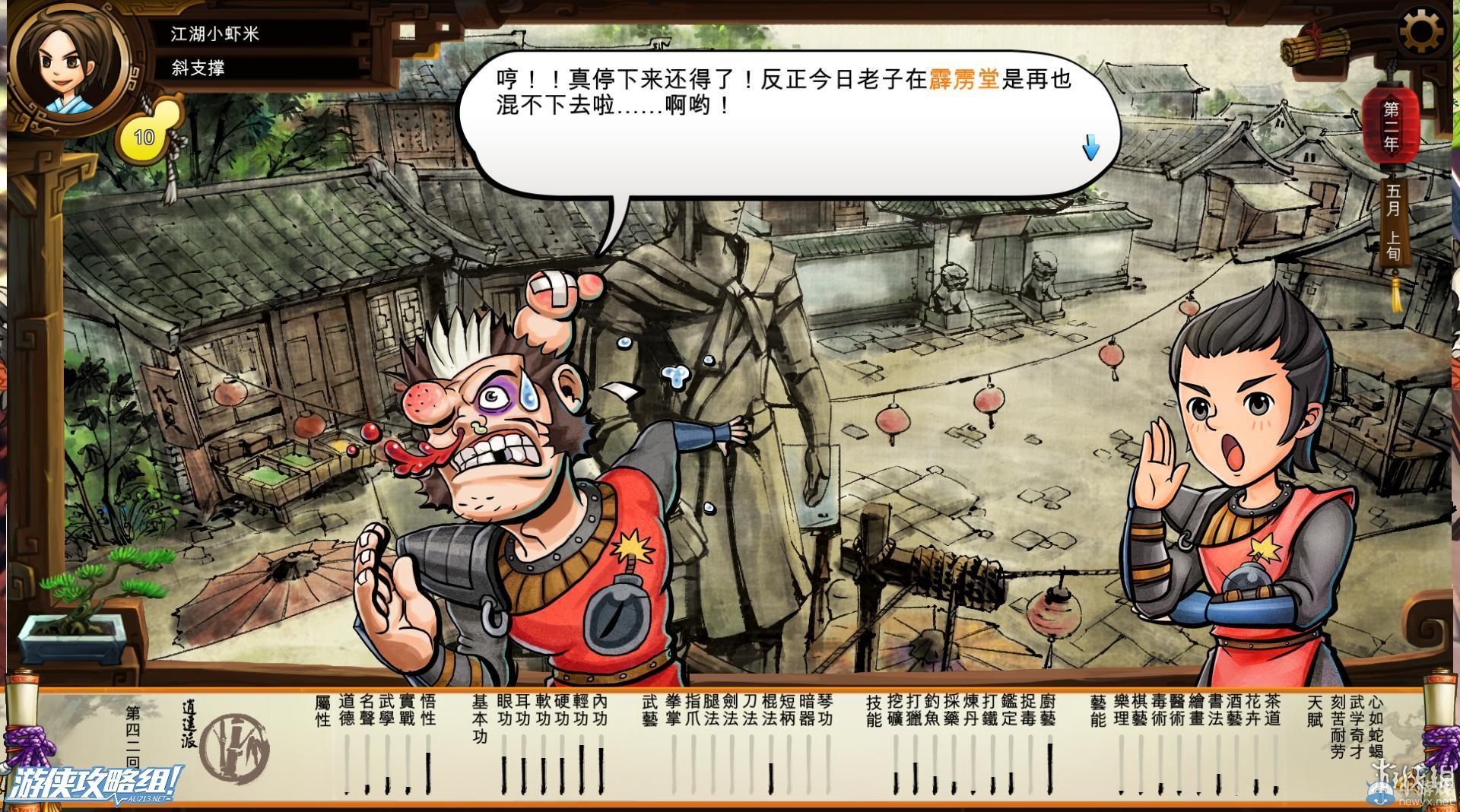The height and width of the screenshot is (812, 1460).
Task: Click the blue arrow to advance dialogue
Action: coord(1090,146)
